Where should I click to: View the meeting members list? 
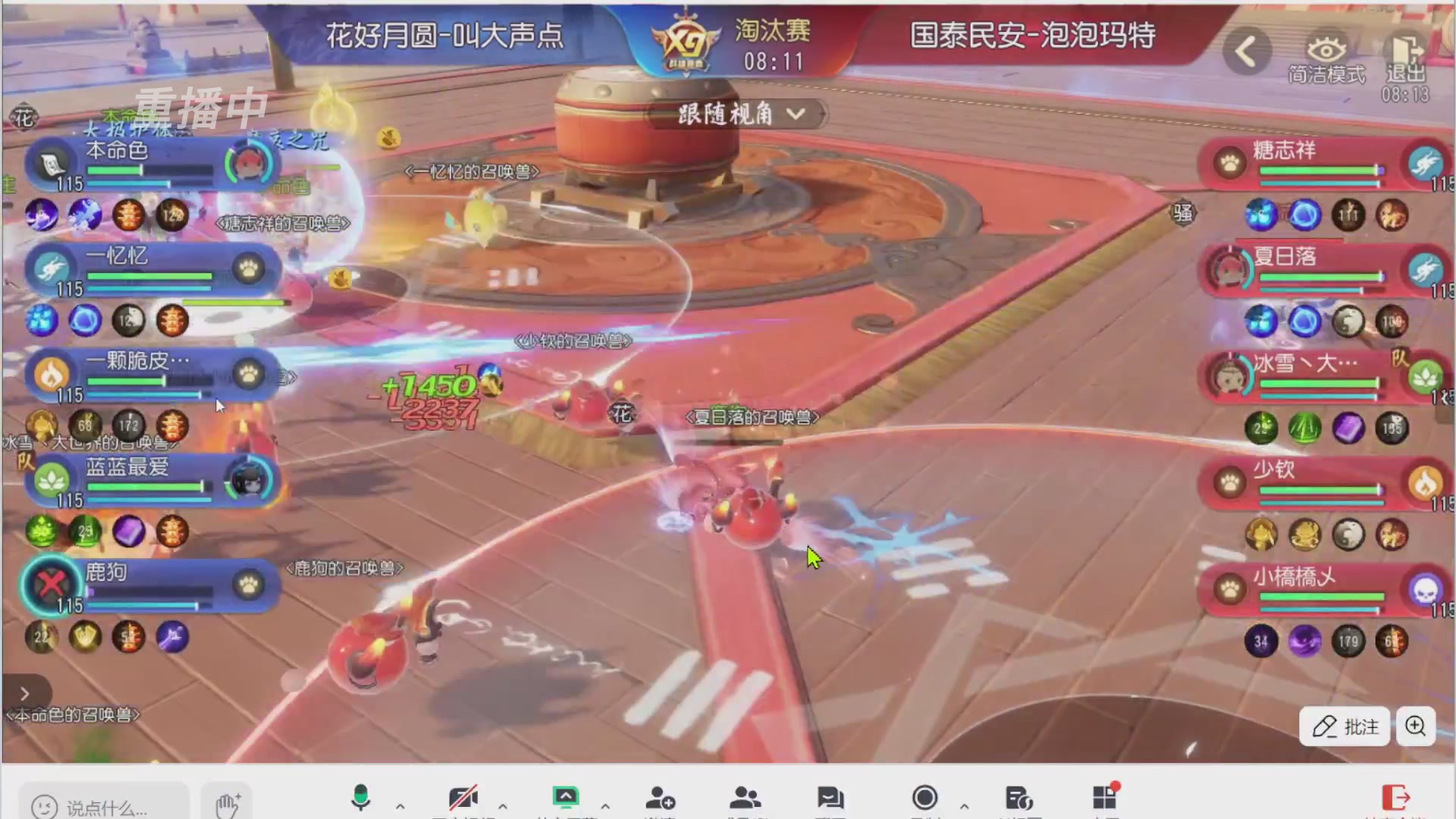point(748,798)
